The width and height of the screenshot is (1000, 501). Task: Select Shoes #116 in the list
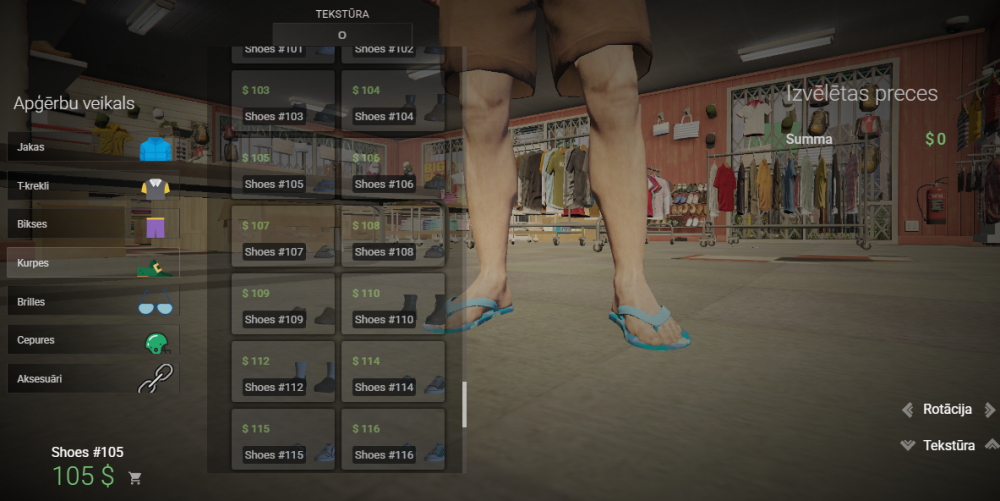393,439
